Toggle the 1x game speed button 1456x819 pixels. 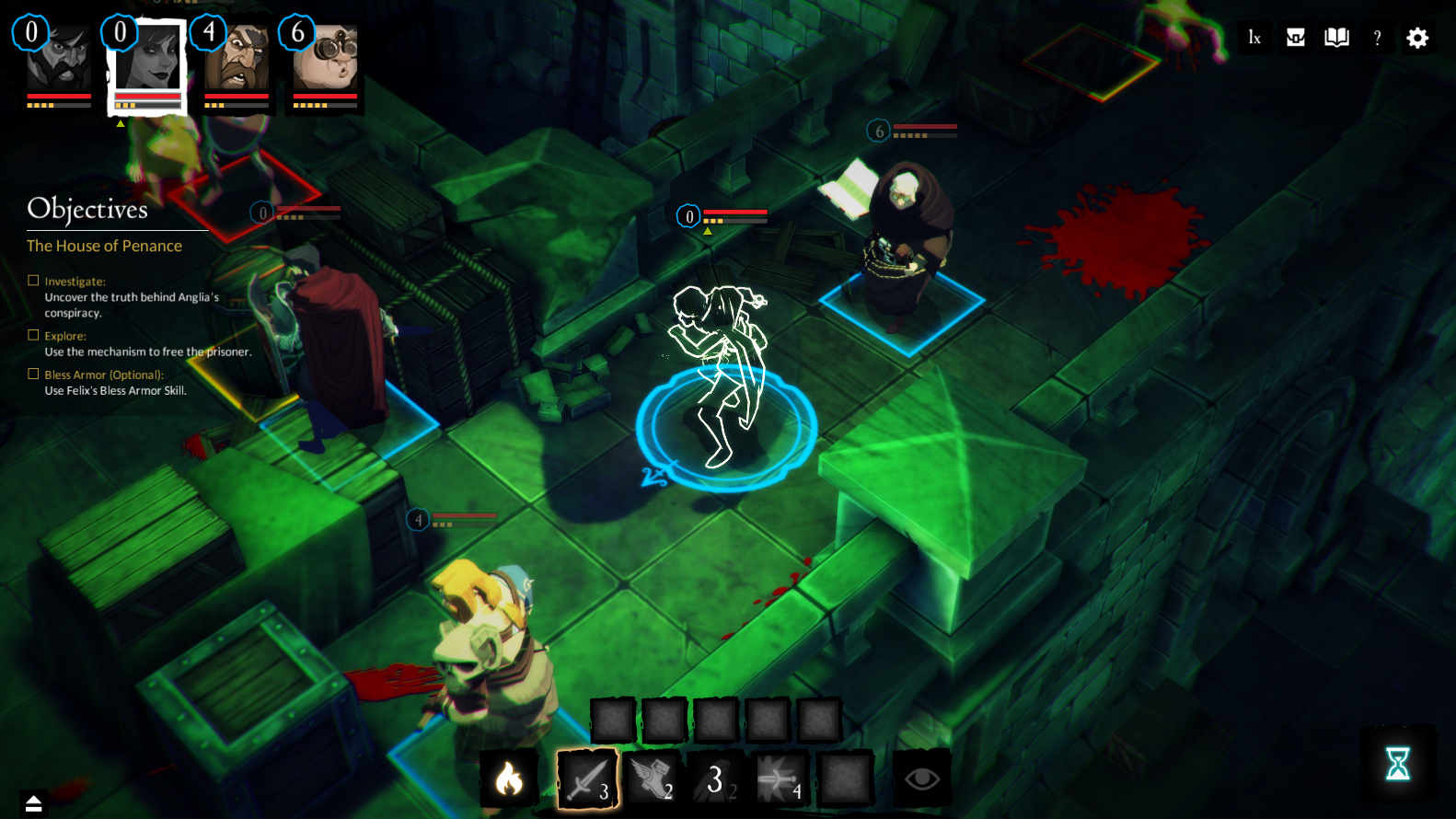pos(1254,38)
